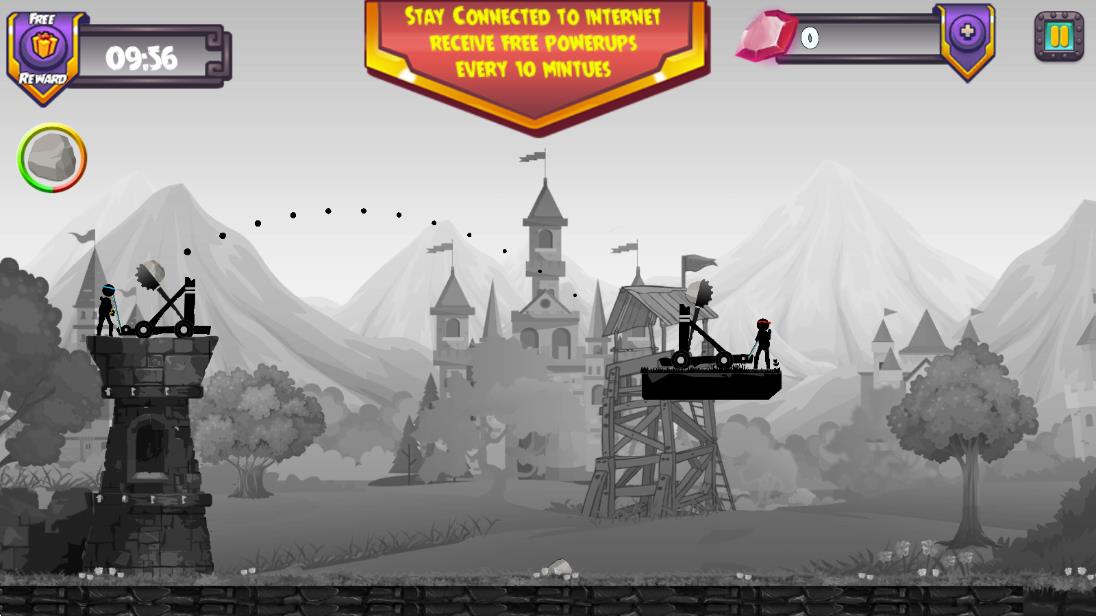
Task: Pause the game with the green pause button
Action: click(1058, 37)
